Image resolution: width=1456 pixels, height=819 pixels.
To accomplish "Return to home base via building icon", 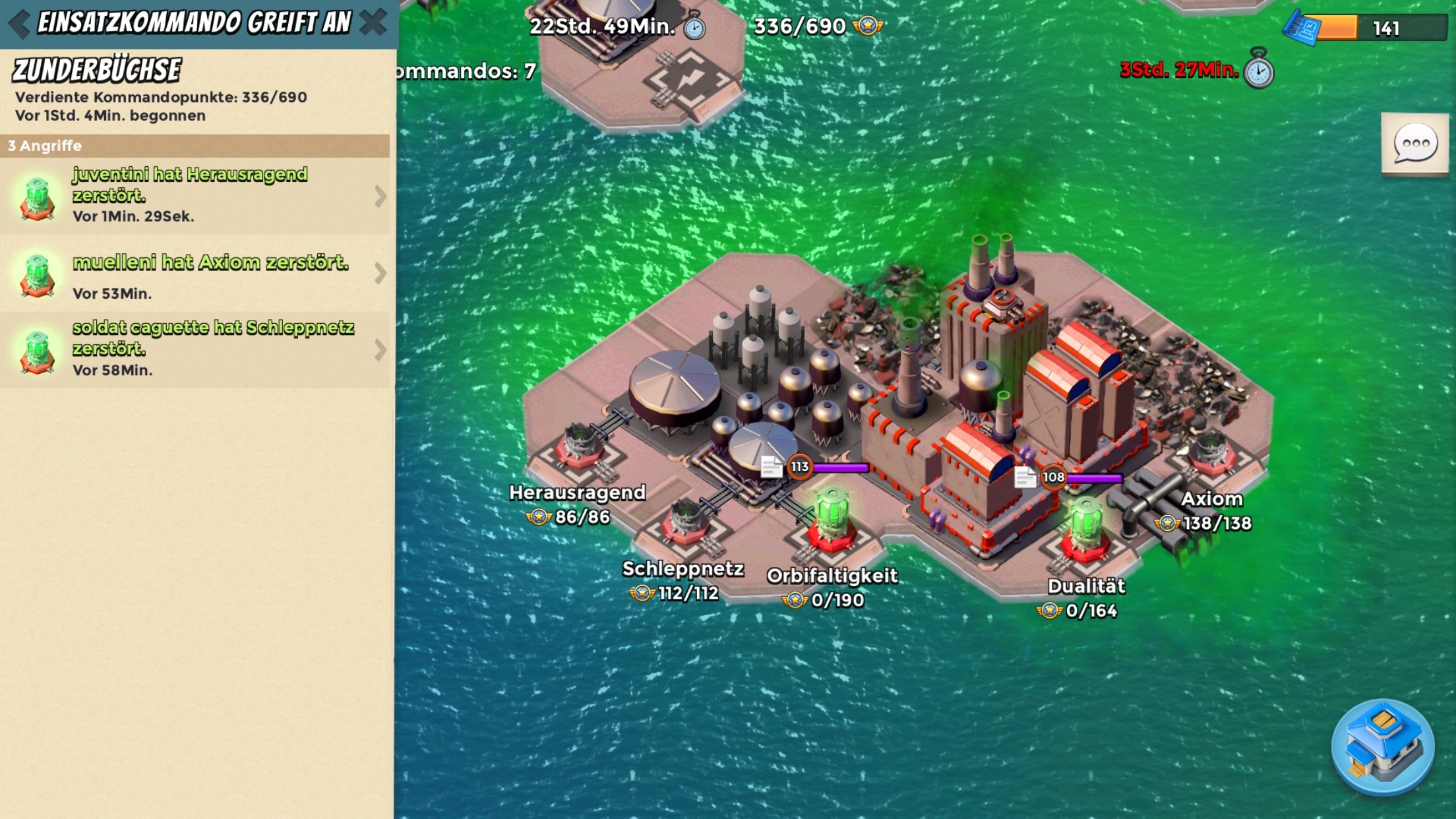I will (1382, 746).
